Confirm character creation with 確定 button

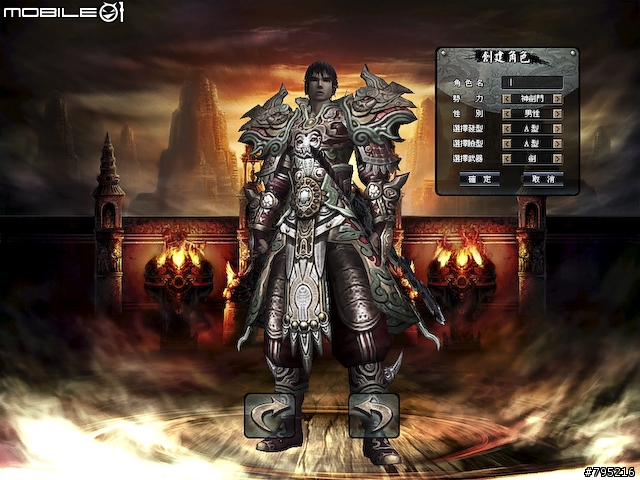(x=479, y=178)
